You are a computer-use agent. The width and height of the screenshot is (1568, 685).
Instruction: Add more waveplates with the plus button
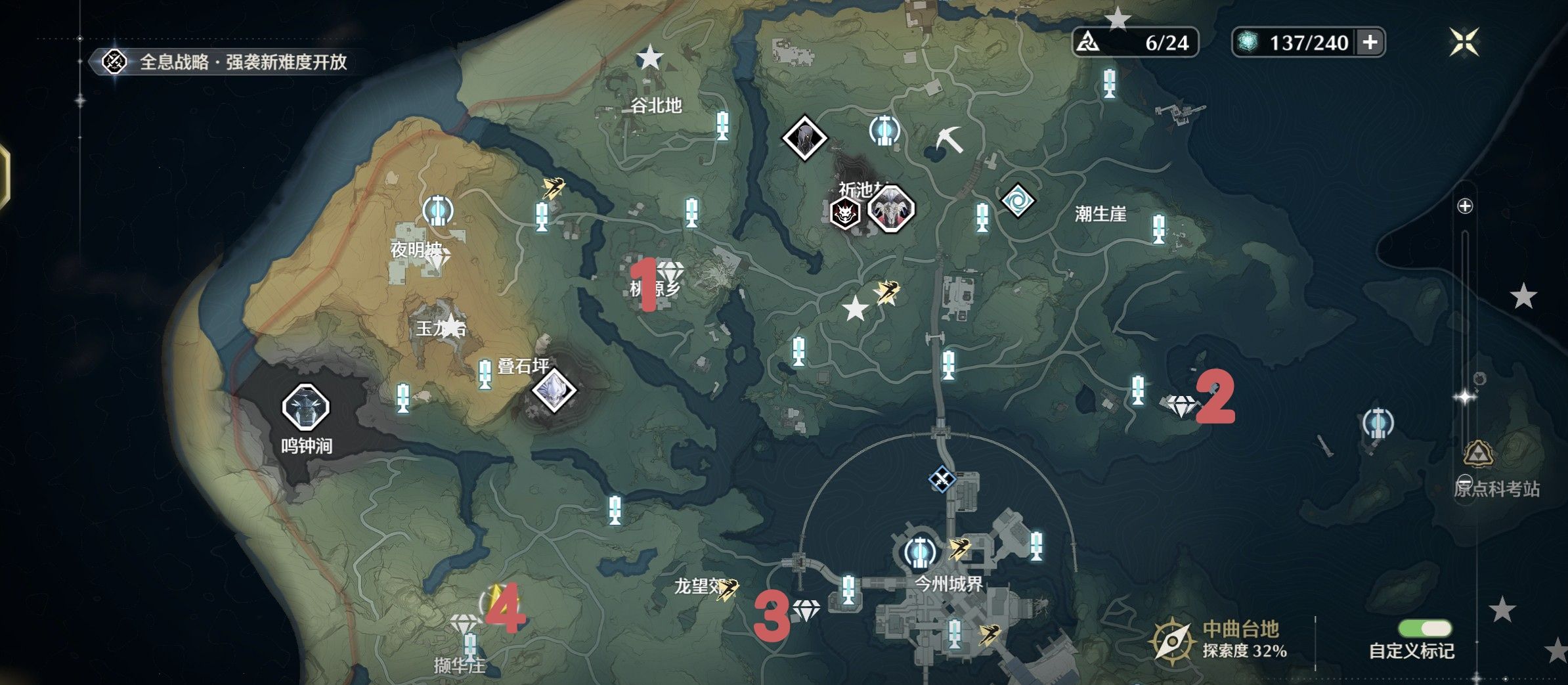pos(1370,43)
